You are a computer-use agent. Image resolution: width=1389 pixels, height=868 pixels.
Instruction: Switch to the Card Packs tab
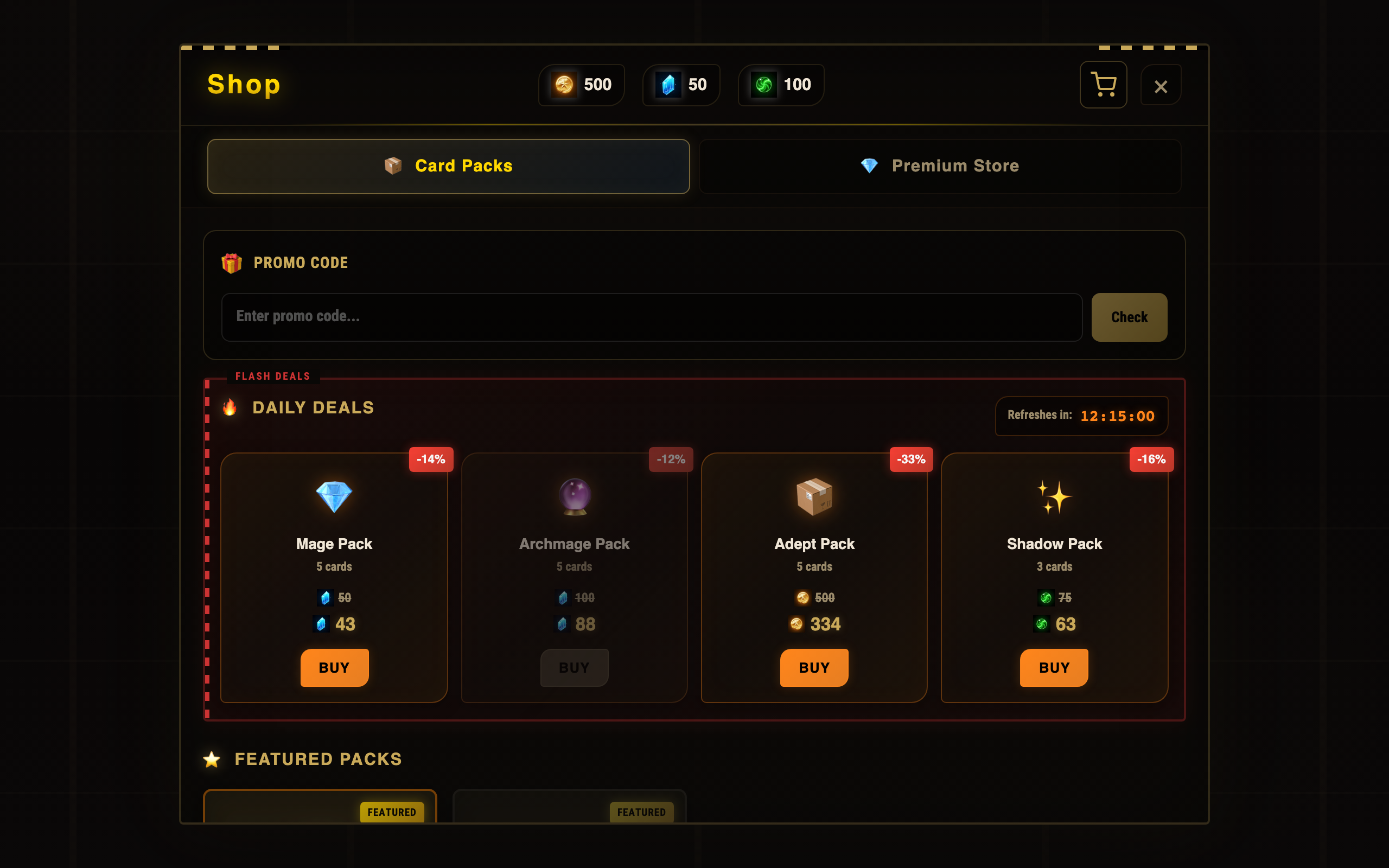tap(448, 166)
